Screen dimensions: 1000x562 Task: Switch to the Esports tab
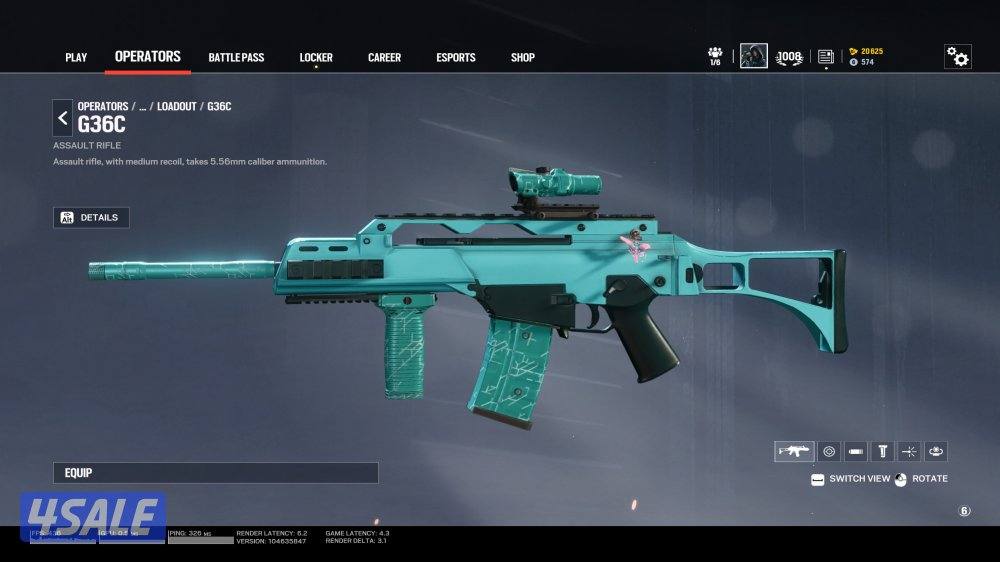pyautogui.click(x=456, y=58)
